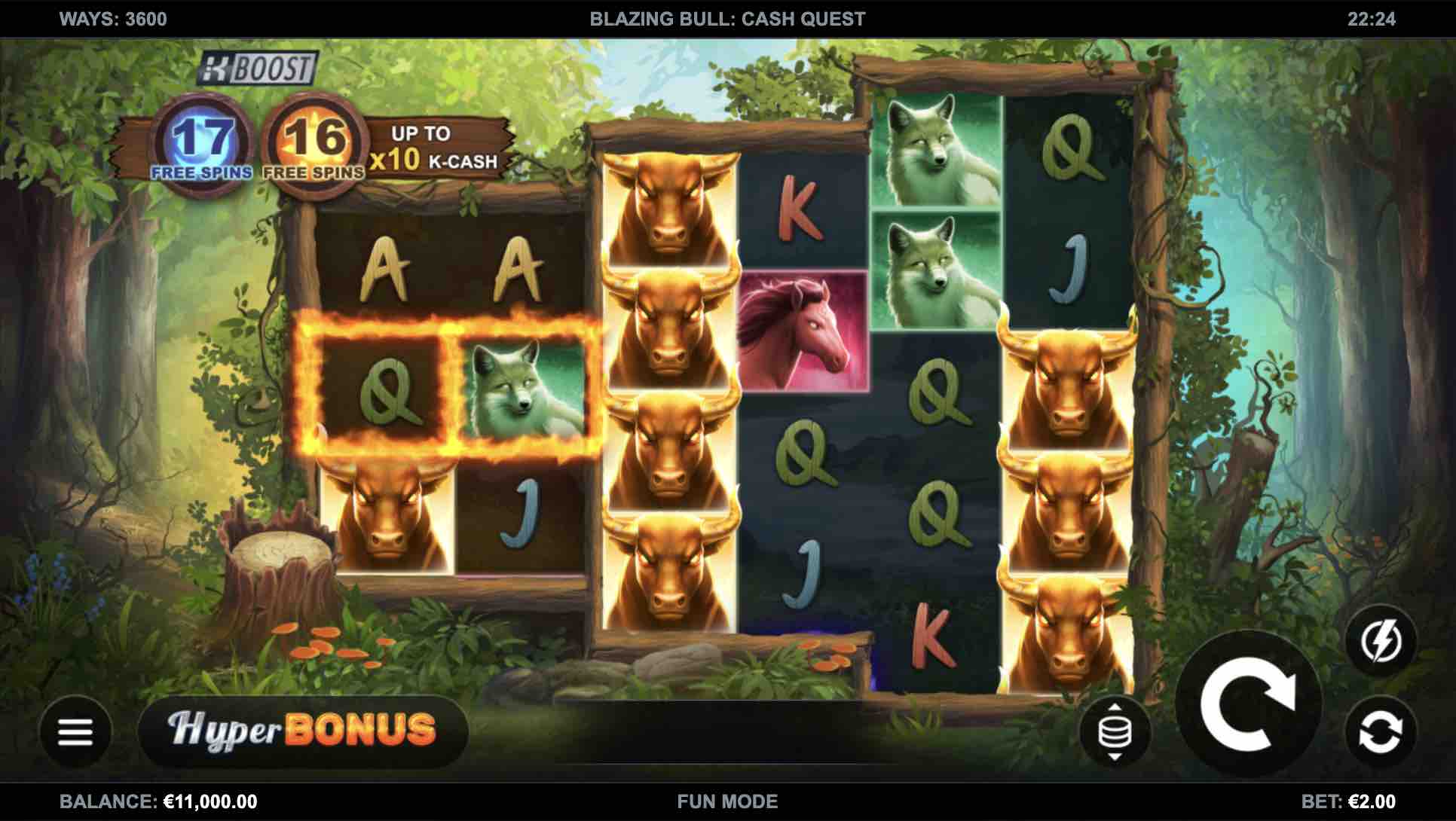Toggle turbo mode with the lightning bolt
This screenshot has height=821, width=1456.
tap(1381, 642)
